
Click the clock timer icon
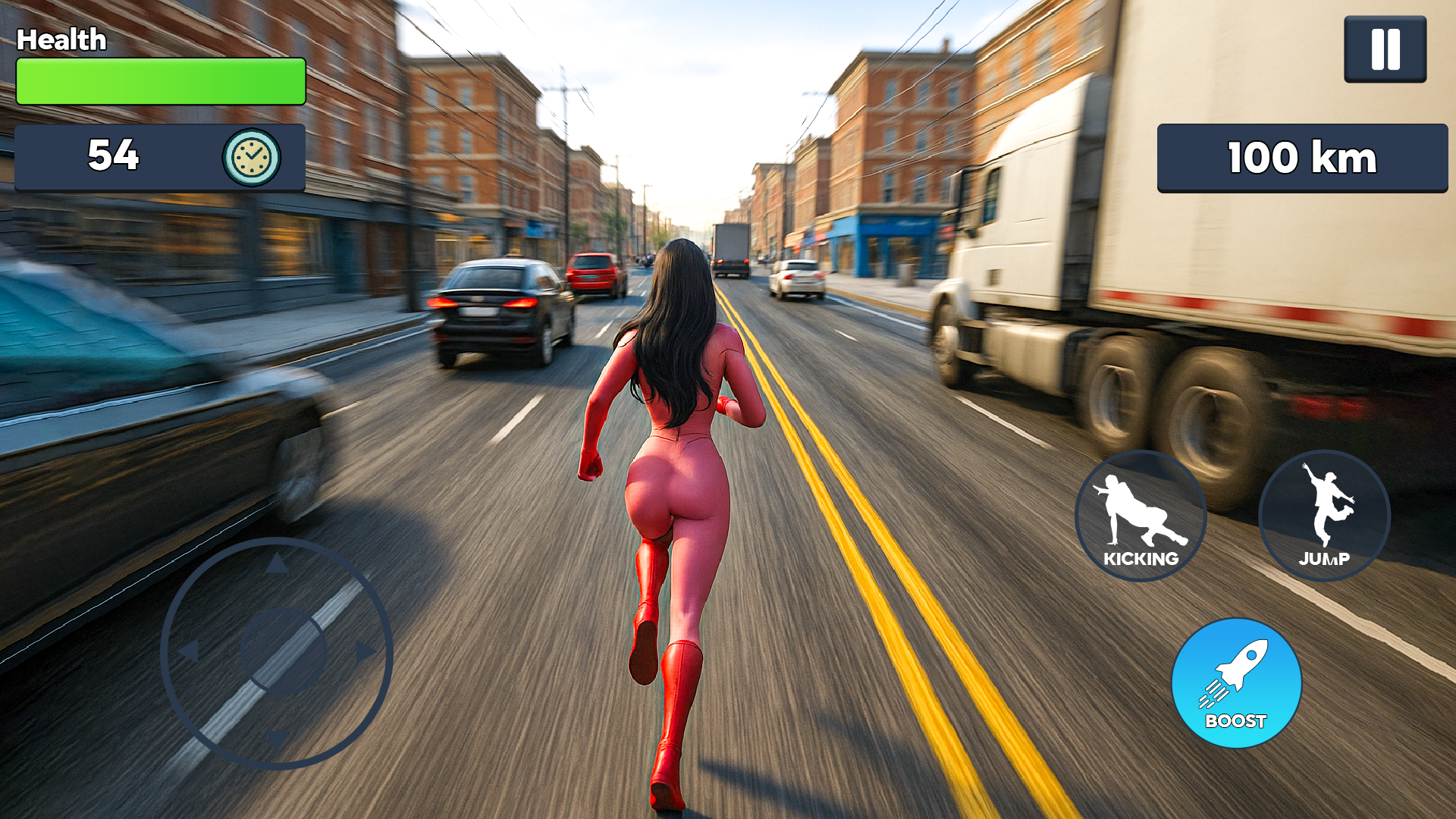(x=250, y=157)
